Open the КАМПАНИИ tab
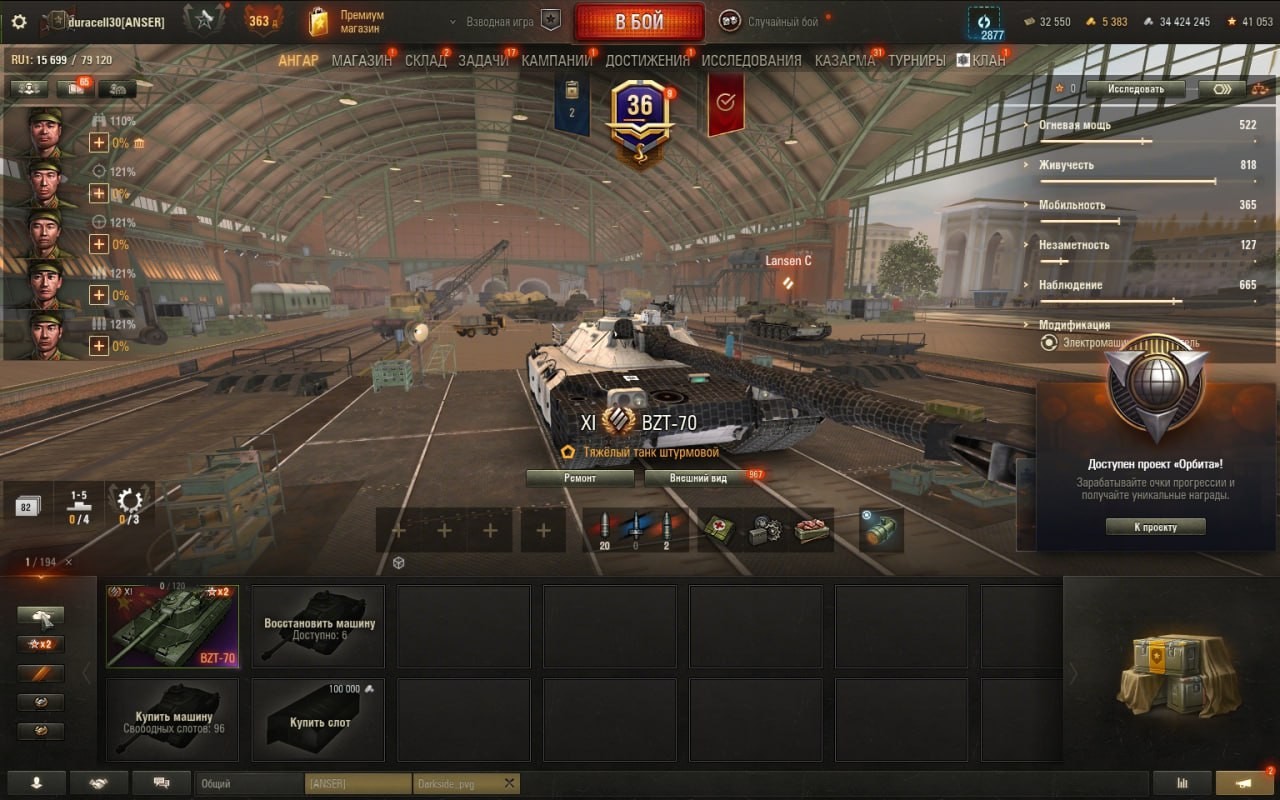Image resolution: width=1280 pixels, height=800 pixels. pyautogui.click(x=557, y=60)
